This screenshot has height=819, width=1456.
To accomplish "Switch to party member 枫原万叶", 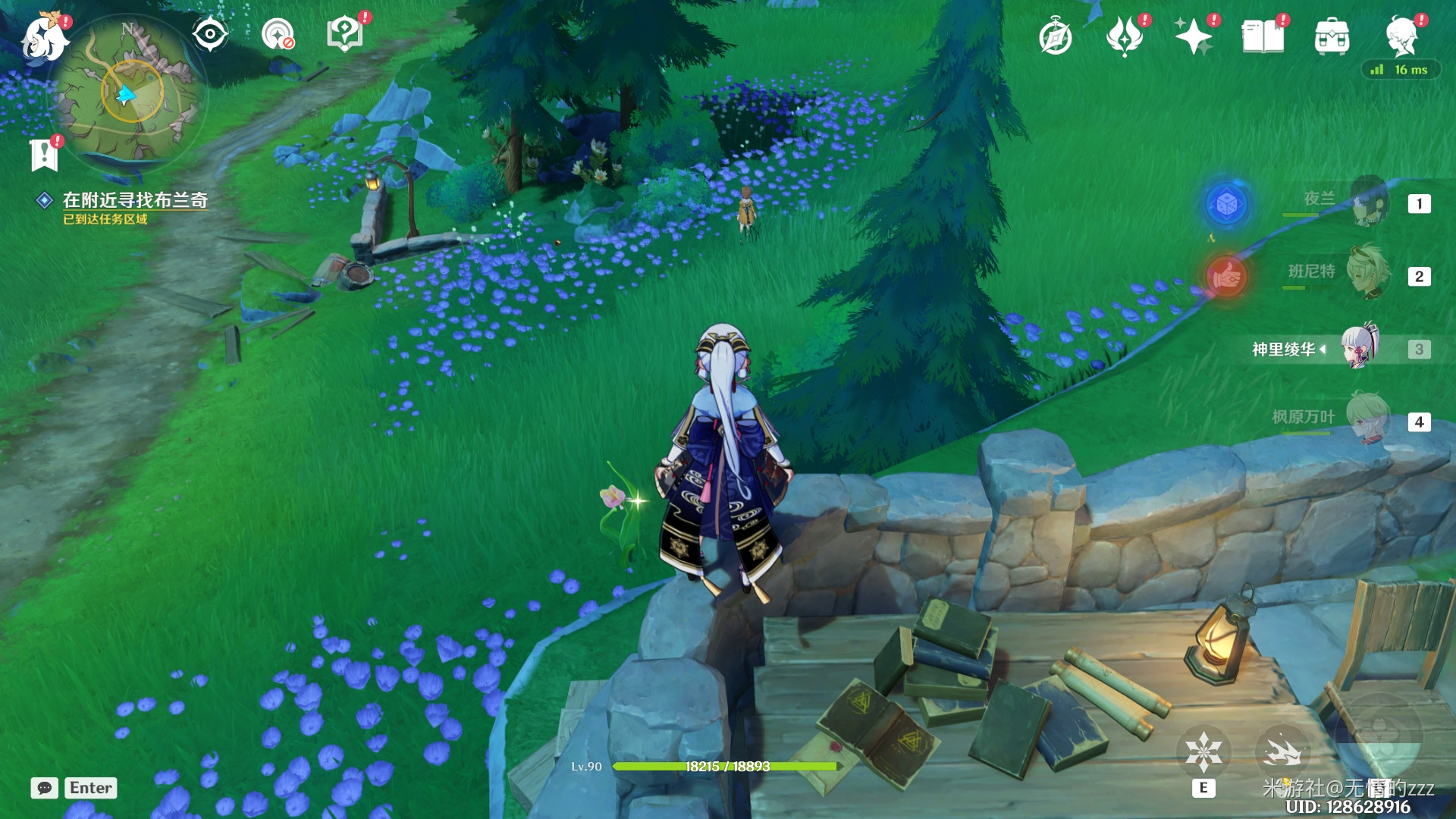I will click(1369, 419).
